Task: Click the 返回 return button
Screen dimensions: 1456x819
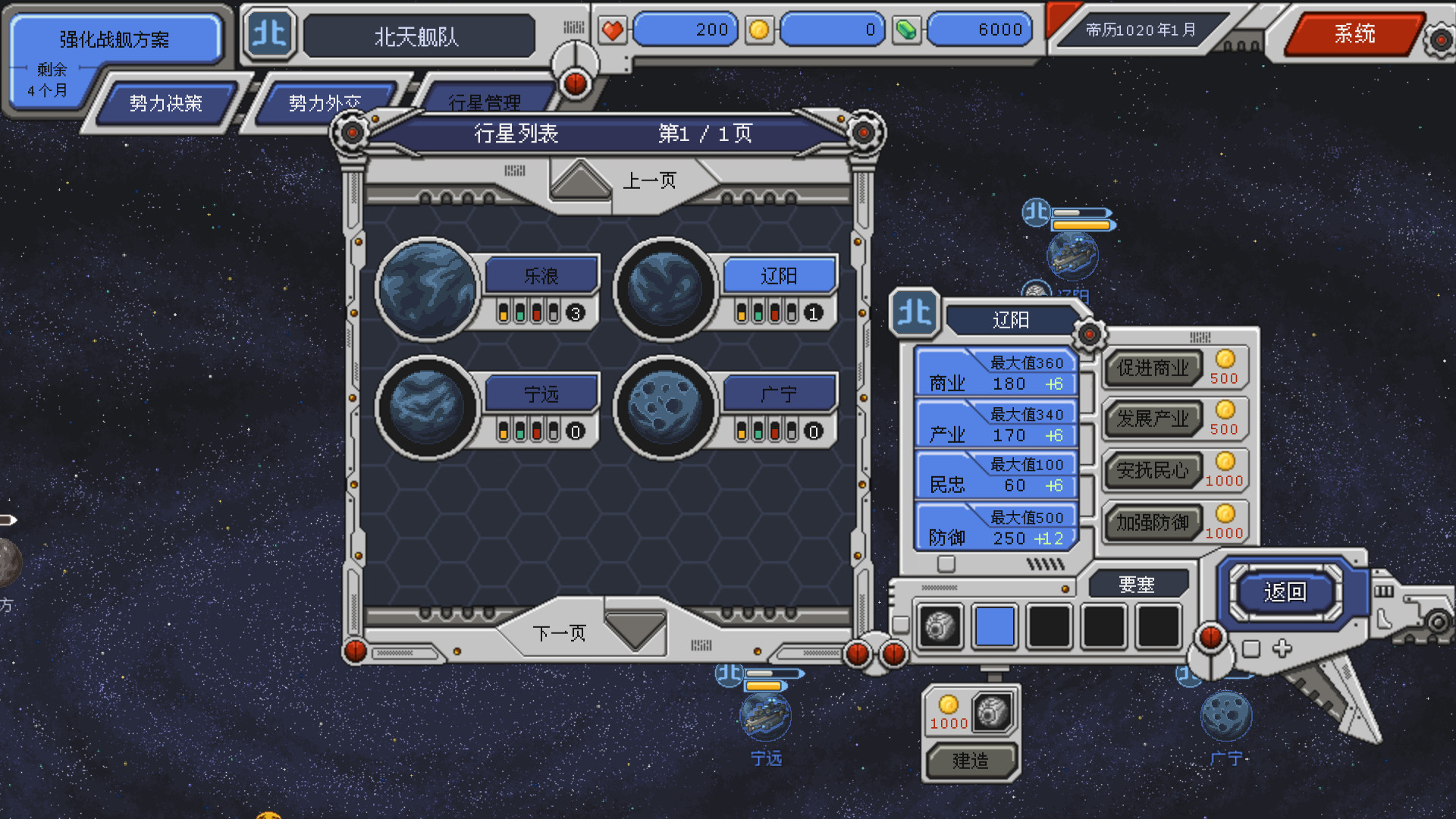Action: (1285, 591)
